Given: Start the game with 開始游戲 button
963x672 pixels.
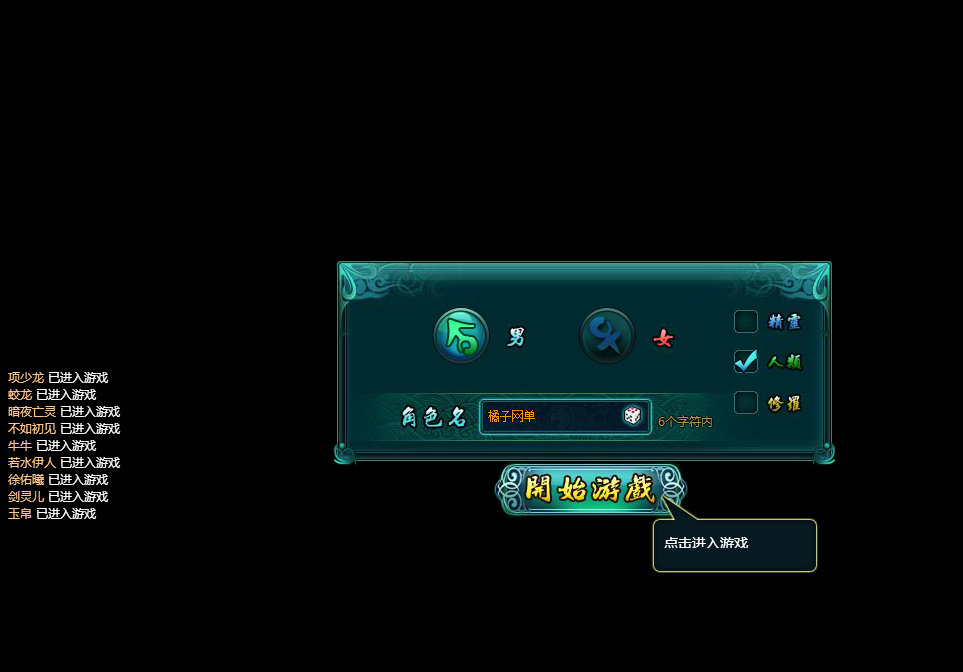Looking at the screenshot, I should click(x=590, y=490).
